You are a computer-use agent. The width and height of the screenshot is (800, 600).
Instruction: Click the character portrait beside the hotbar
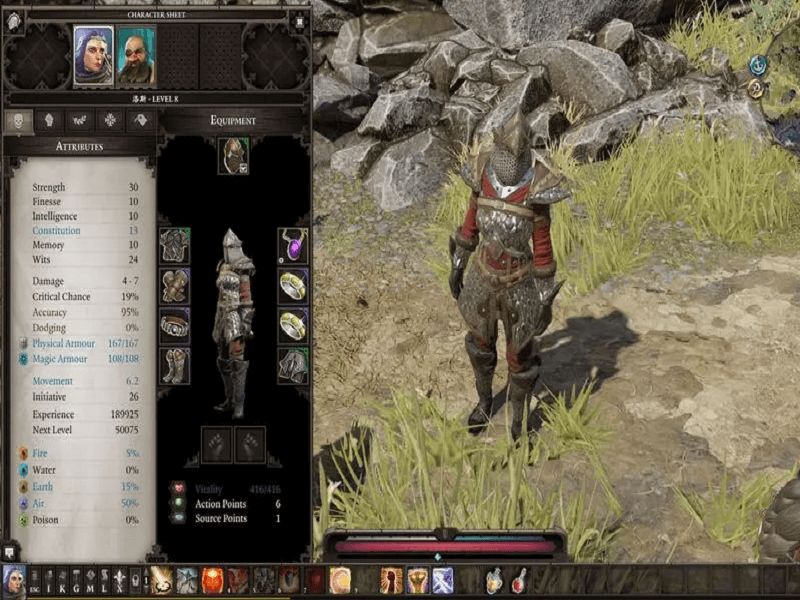(x=14, y=580)
